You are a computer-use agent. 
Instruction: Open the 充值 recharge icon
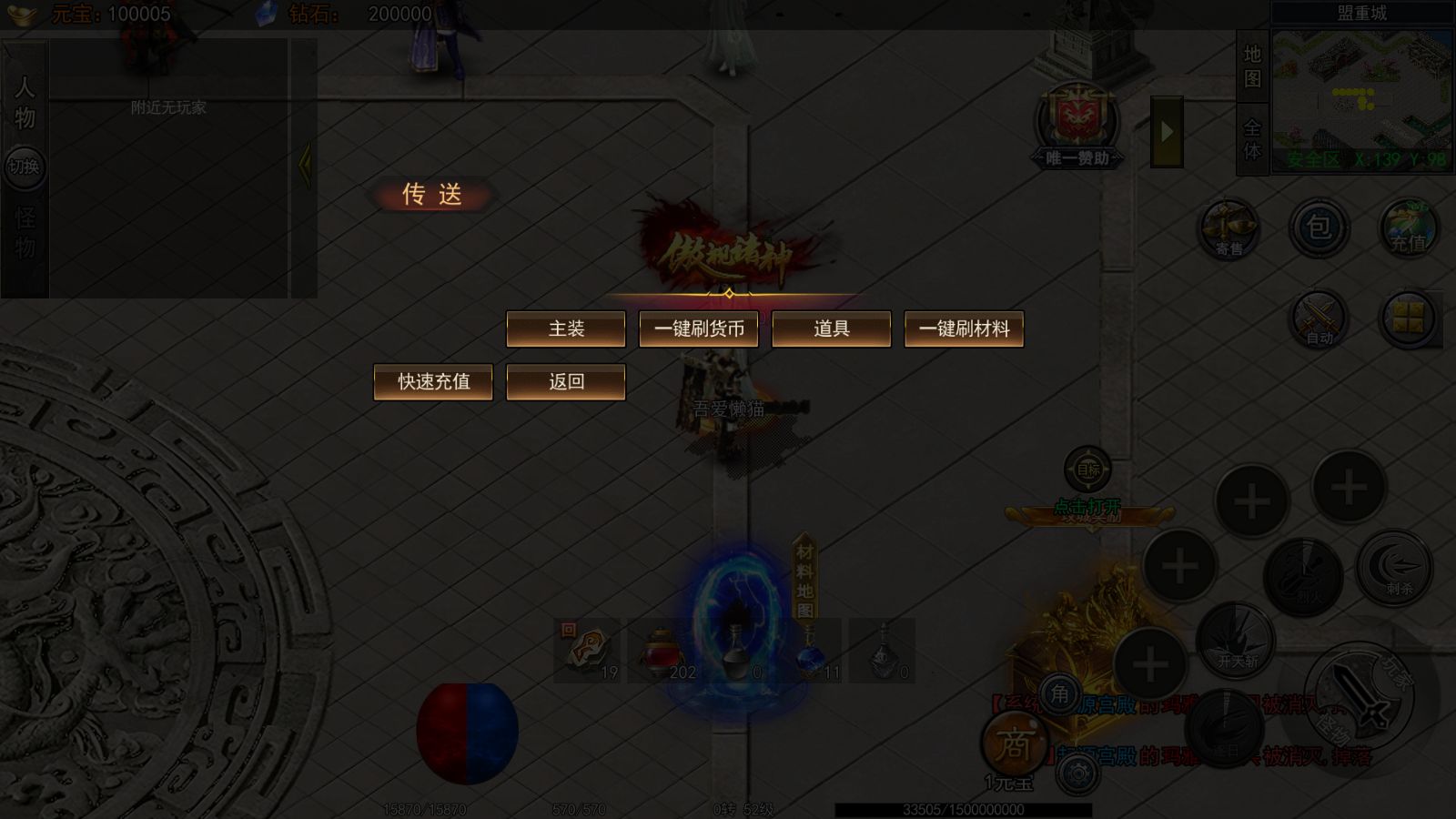[1407, 227]
